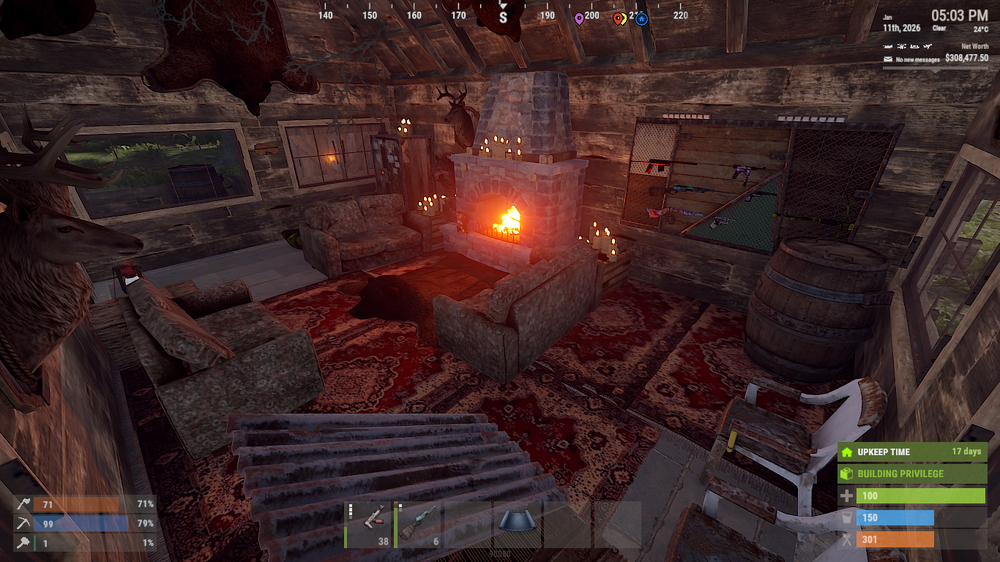This screenshot has height=562, width=1000.
Task: Click the purple map marker on compass
Action: coord(579,18)
